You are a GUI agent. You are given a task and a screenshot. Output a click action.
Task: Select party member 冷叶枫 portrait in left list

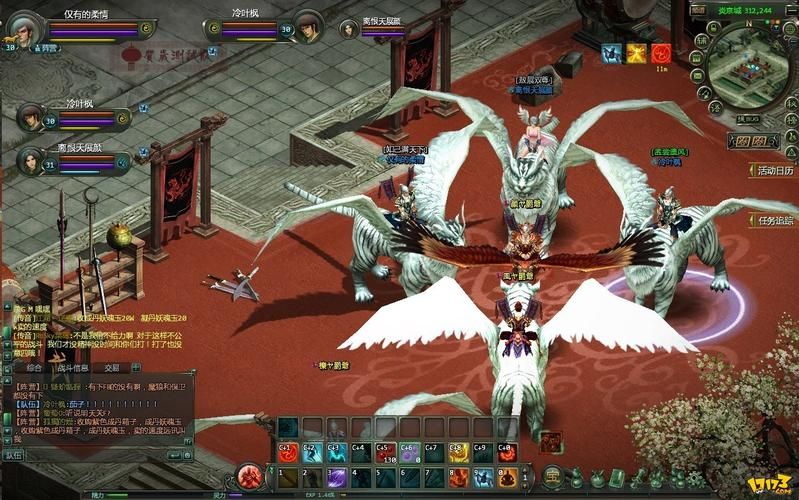click(29, 118)
